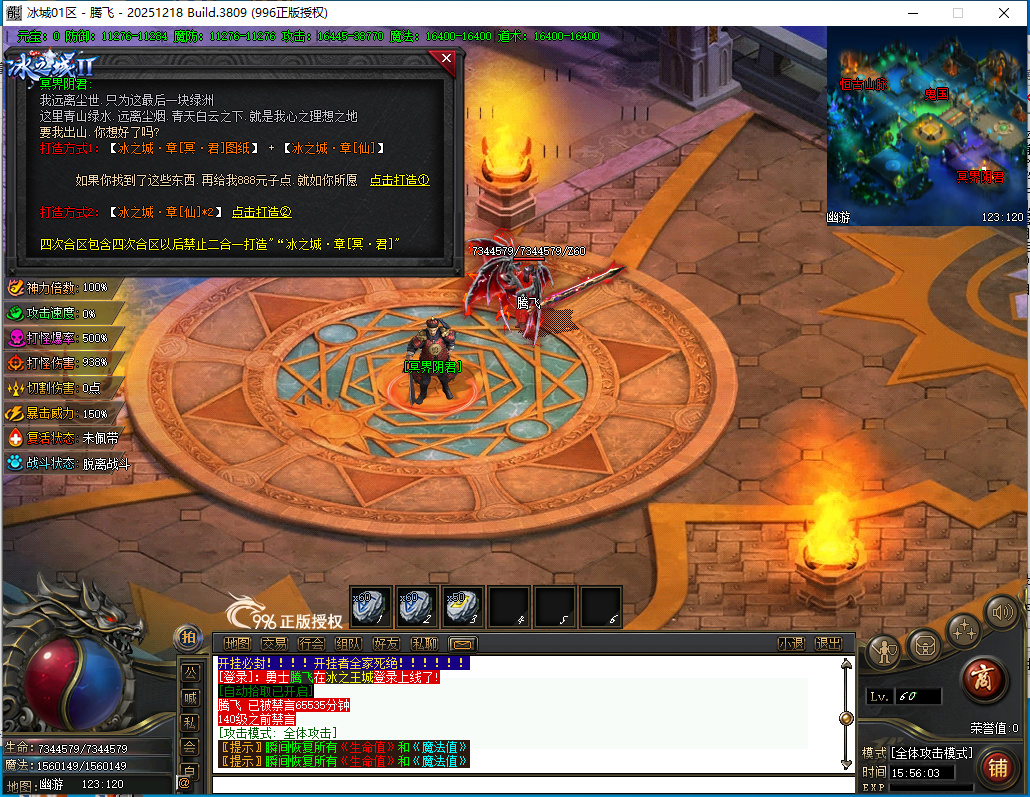Click the chat text input field
1030x797 pixels.
pos(530,784)
